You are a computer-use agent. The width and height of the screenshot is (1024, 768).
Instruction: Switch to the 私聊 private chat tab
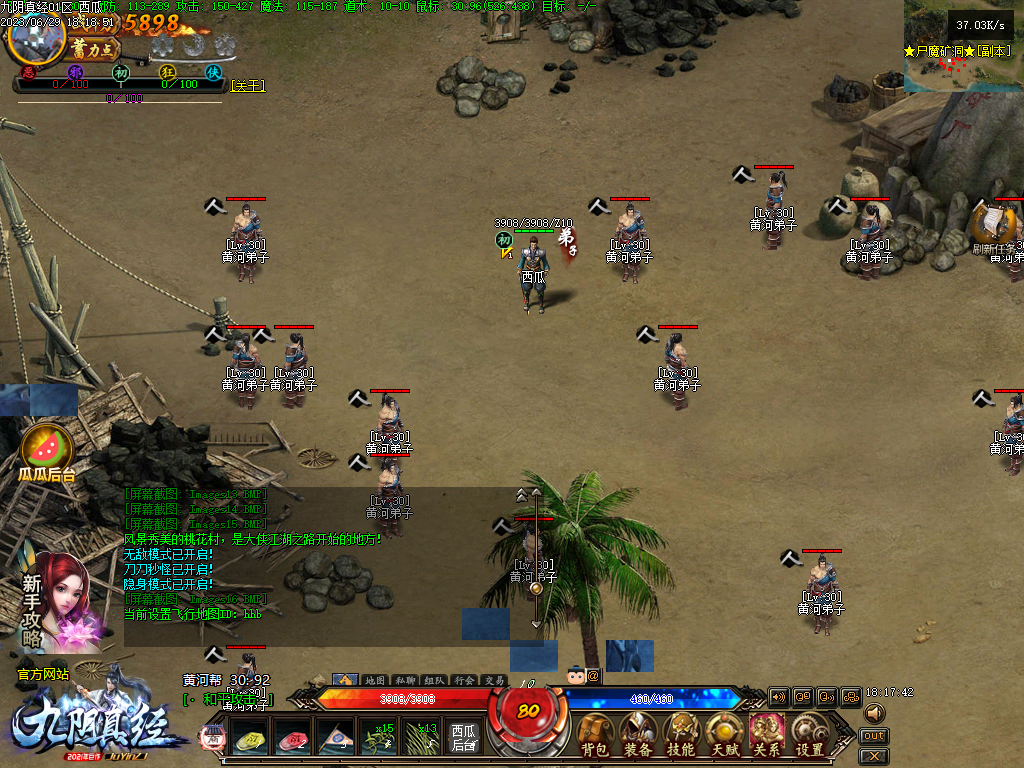click(404, 680)
